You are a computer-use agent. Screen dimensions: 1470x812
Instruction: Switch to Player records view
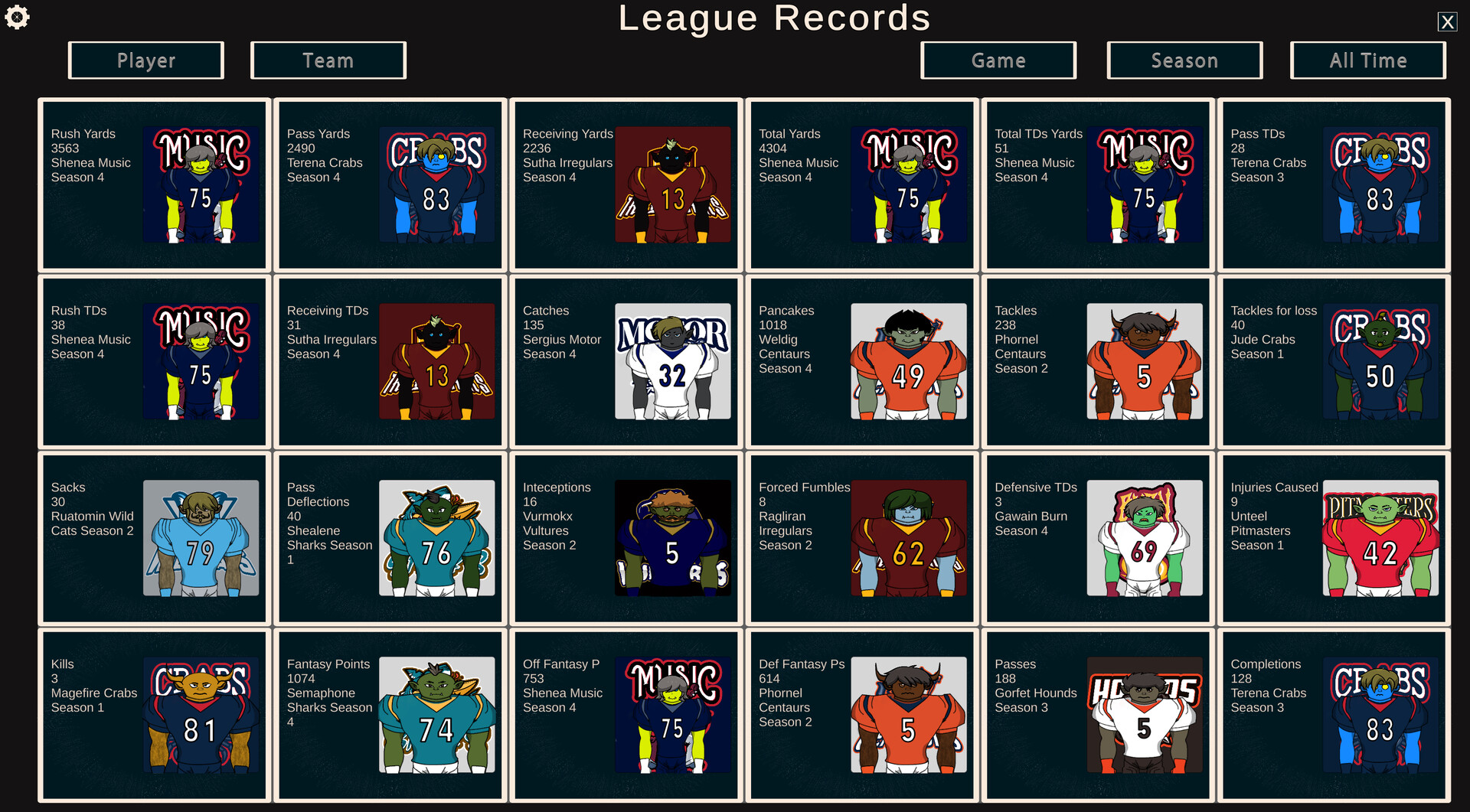point(145,60)
